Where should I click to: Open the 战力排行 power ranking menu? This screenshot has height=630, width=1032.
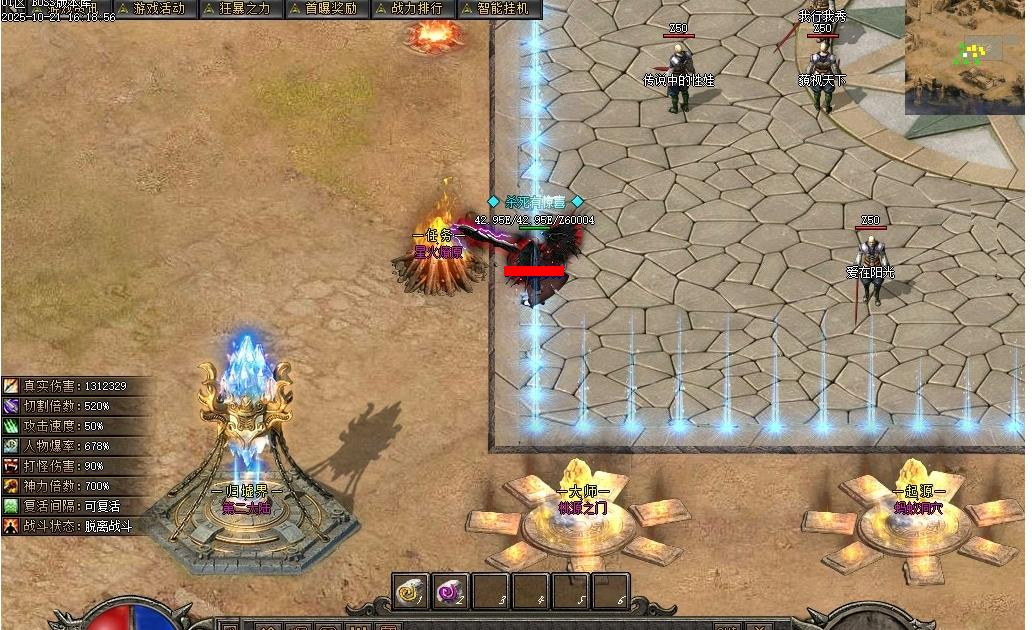pos(410,9)
